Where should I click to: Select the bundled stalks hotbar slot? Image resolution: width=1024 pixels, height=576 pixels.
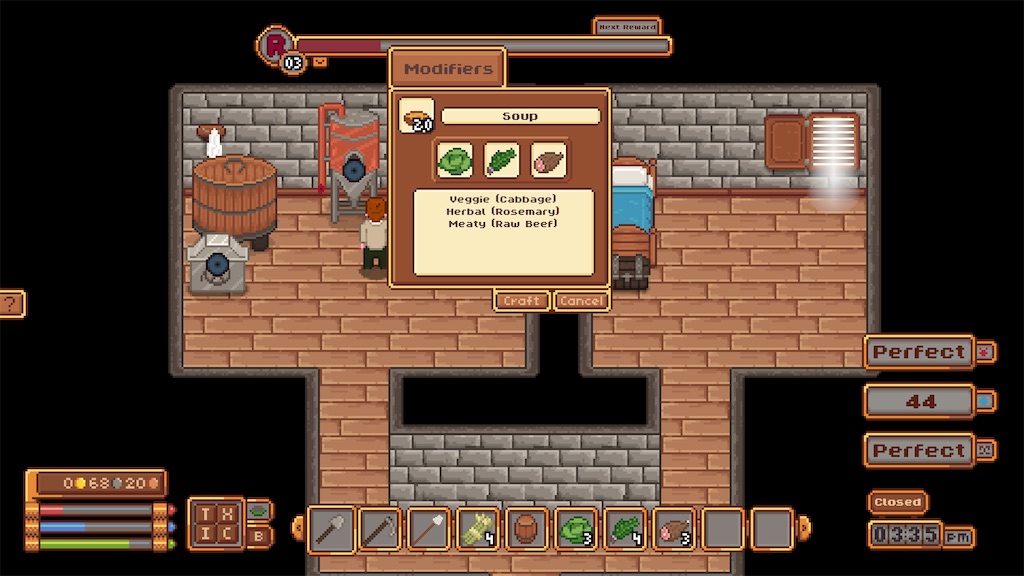click(479, 529)
